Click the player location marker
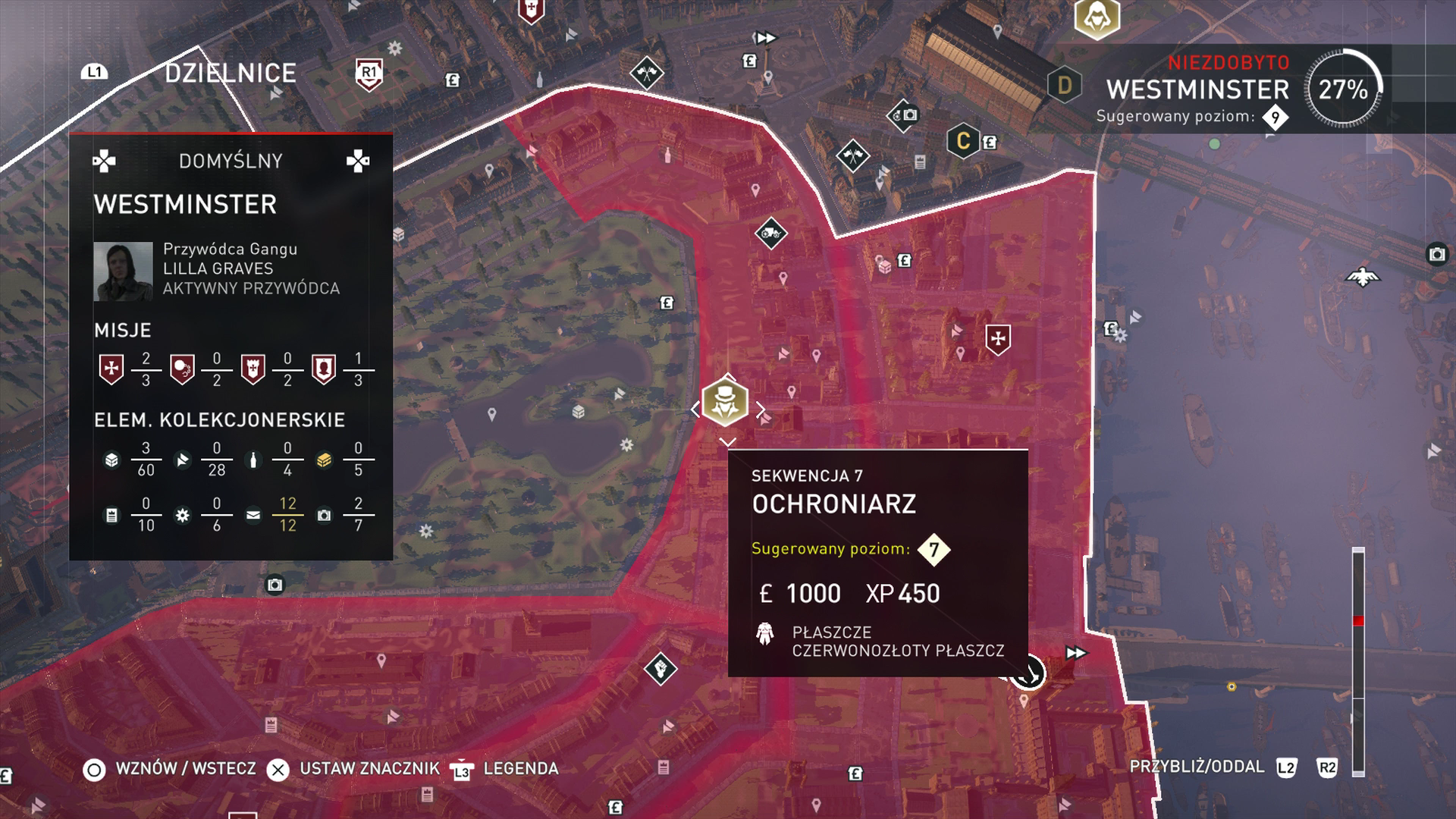This screenshot has width=1456, height=819. 1028,673
